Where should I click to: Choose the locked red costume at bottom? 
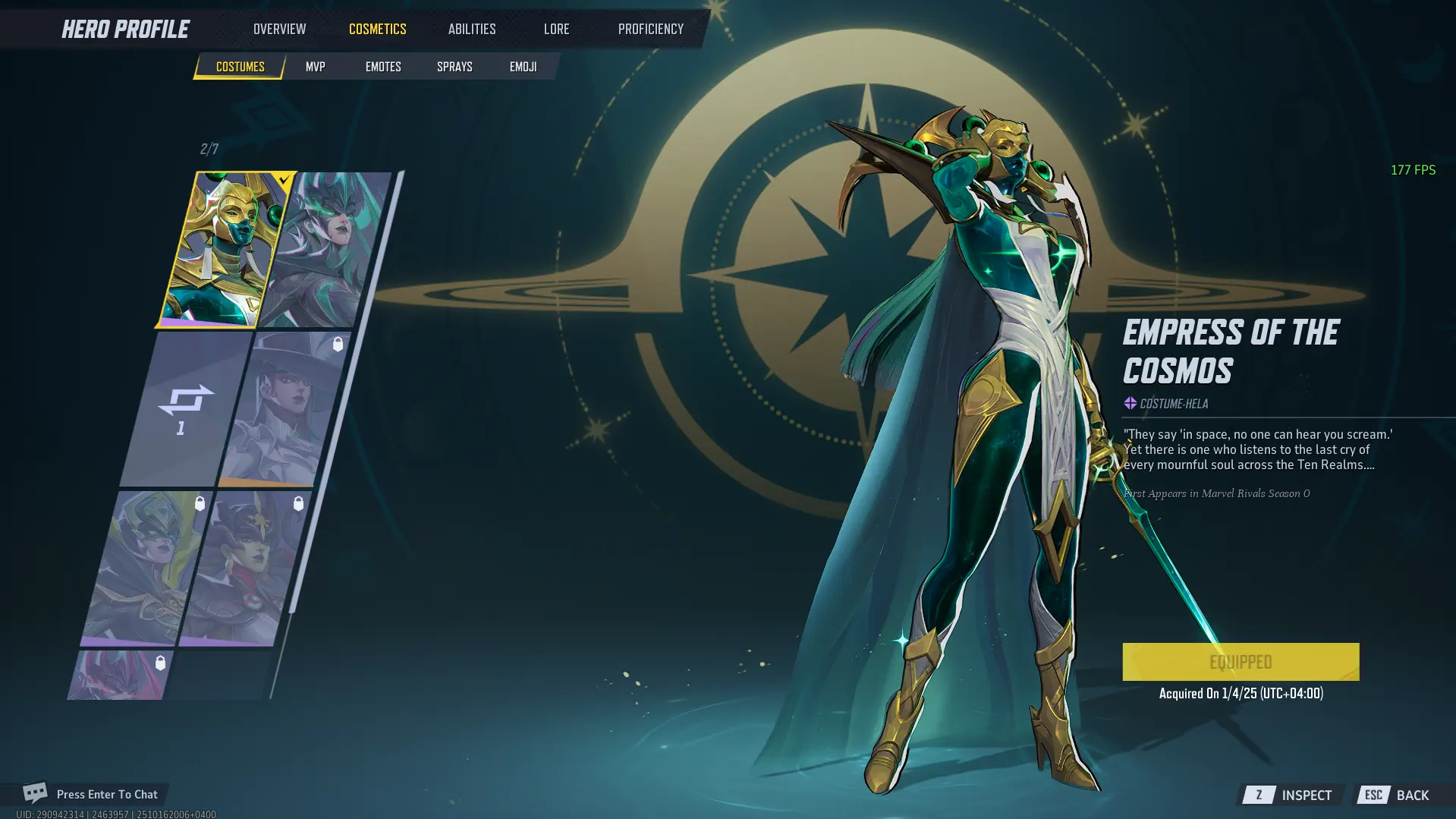click(121, 676)
